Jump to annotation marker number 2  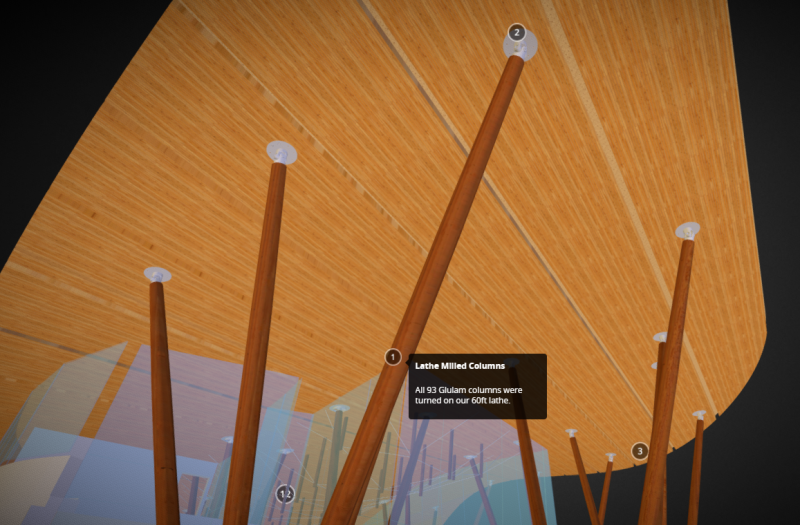point(516,32)
